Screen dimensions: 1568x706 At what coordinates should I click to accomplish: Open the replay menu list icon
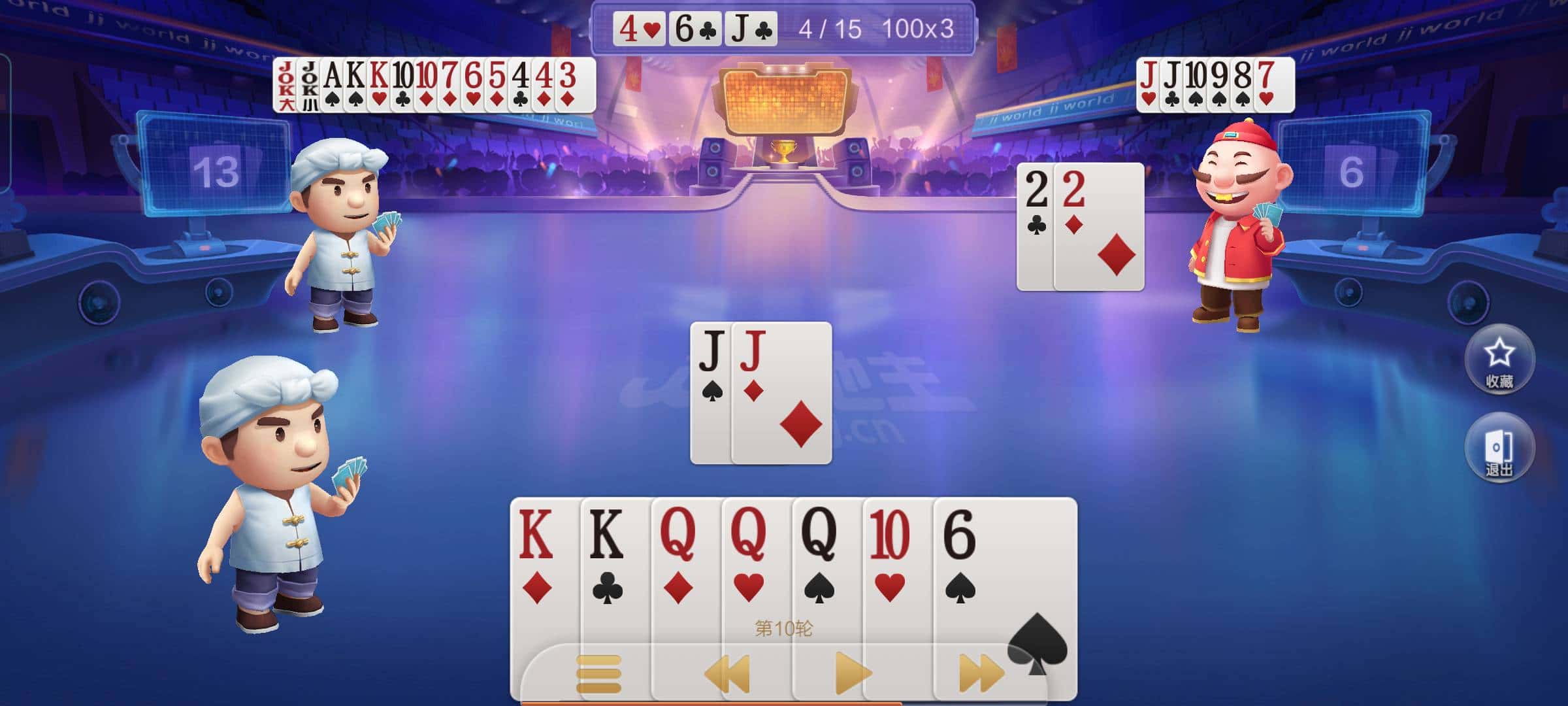(x=598, y=673)
